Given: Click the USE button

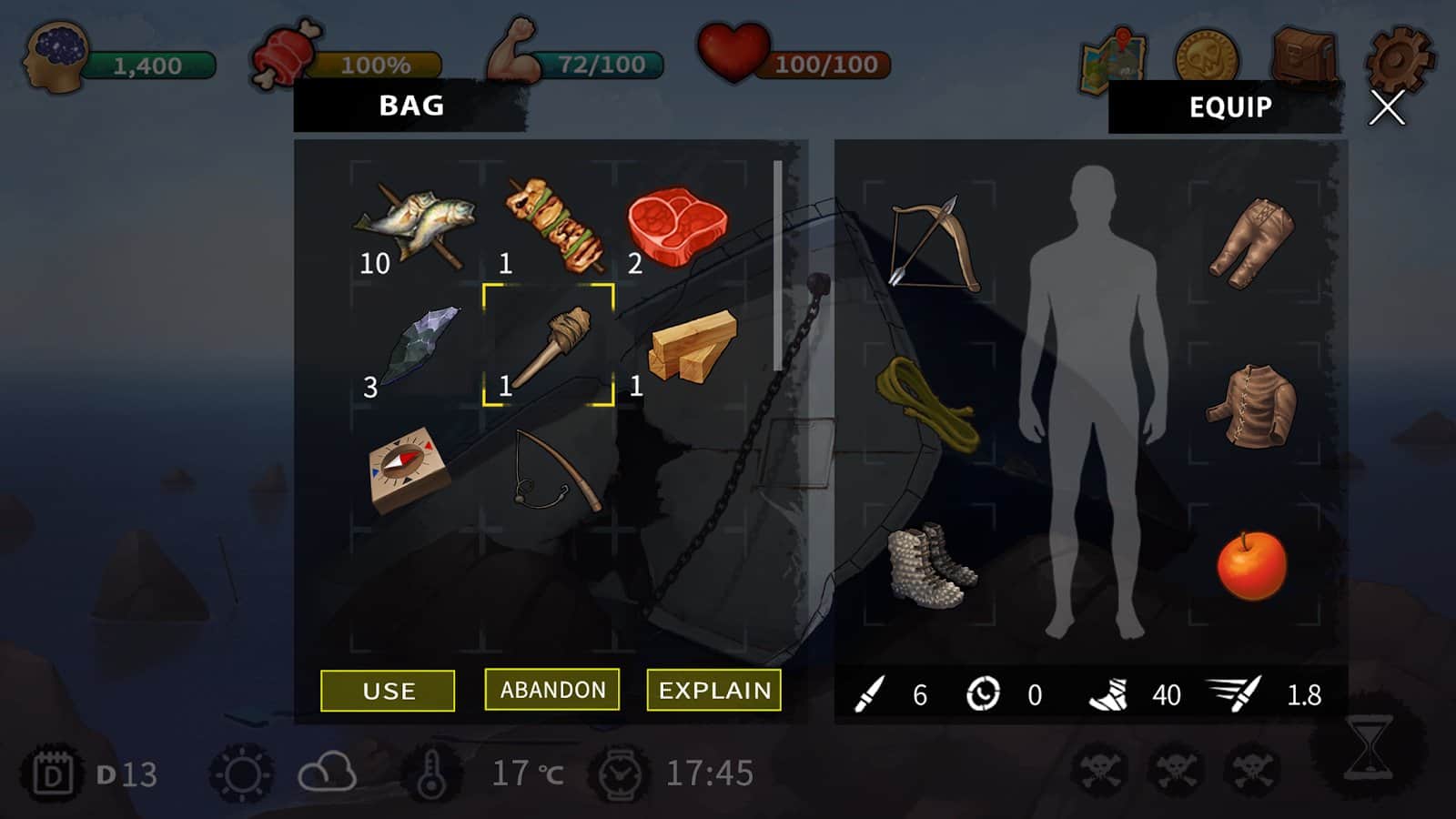Looking at the screenshot, I should coord(388,691).
